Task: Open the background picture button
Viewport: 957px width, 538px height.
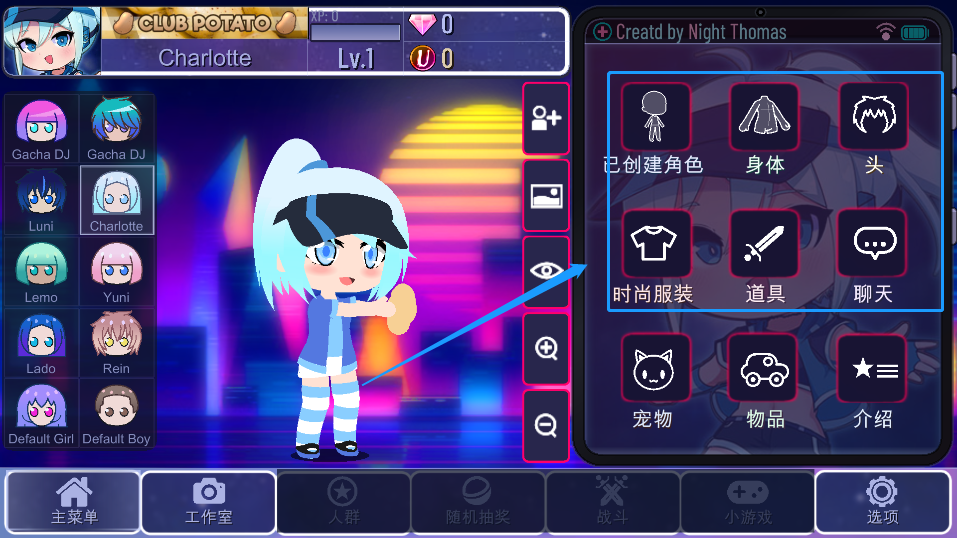Action: [546, 196]
